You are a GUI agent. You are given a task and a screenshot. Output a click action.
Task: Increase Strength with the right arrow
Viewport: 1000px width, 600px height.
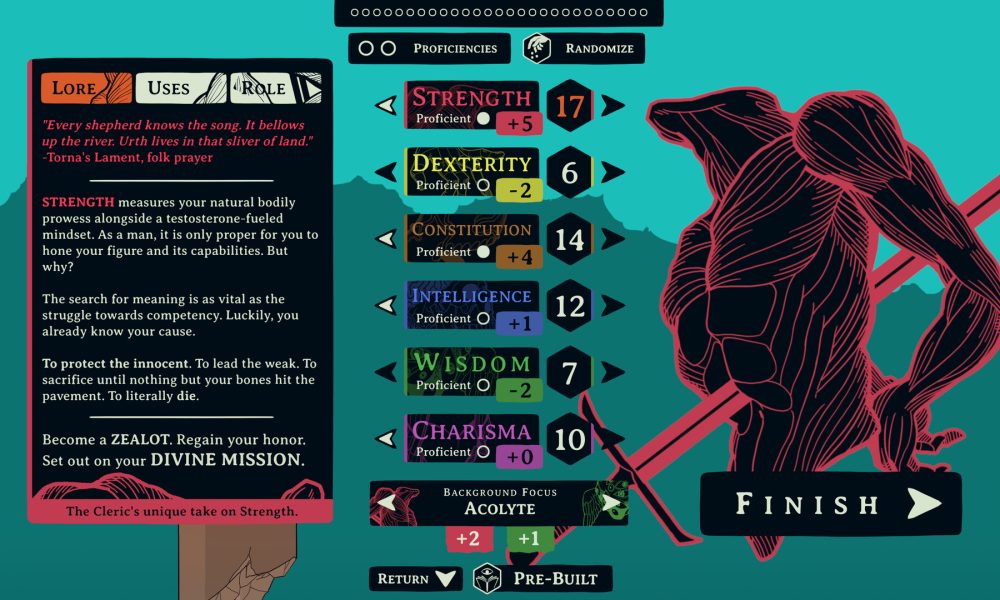point(612,105)
